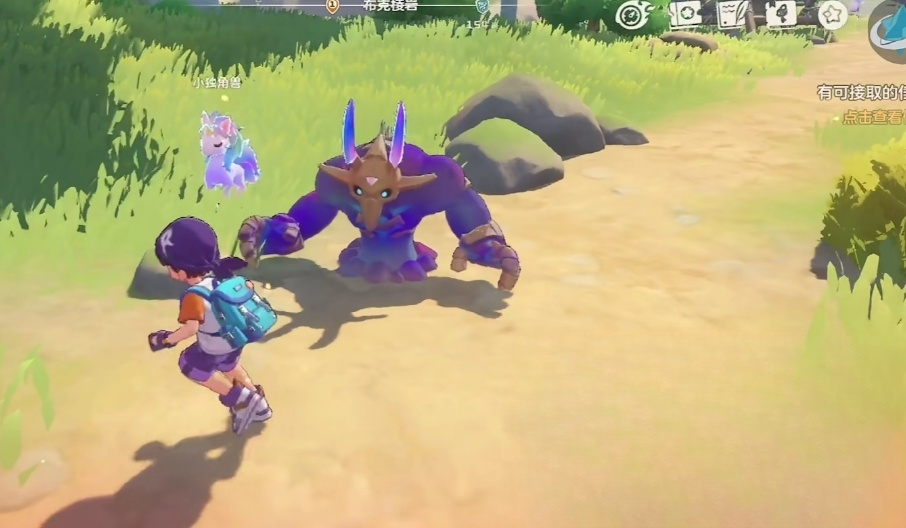Open the flower badge card menu

(686, 13)
